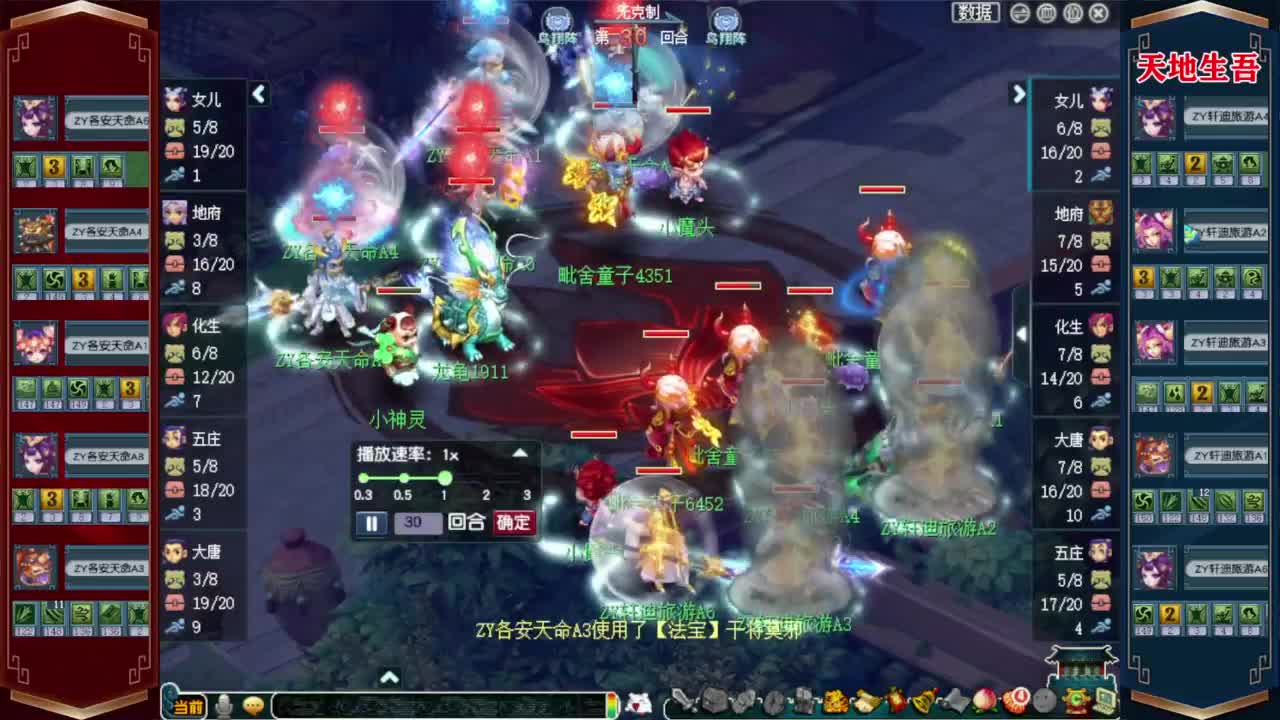Click the 数据 data button at top right
Image resolution: width=1280 pixels, height=720 pixels.
click(x=977, y=13)
